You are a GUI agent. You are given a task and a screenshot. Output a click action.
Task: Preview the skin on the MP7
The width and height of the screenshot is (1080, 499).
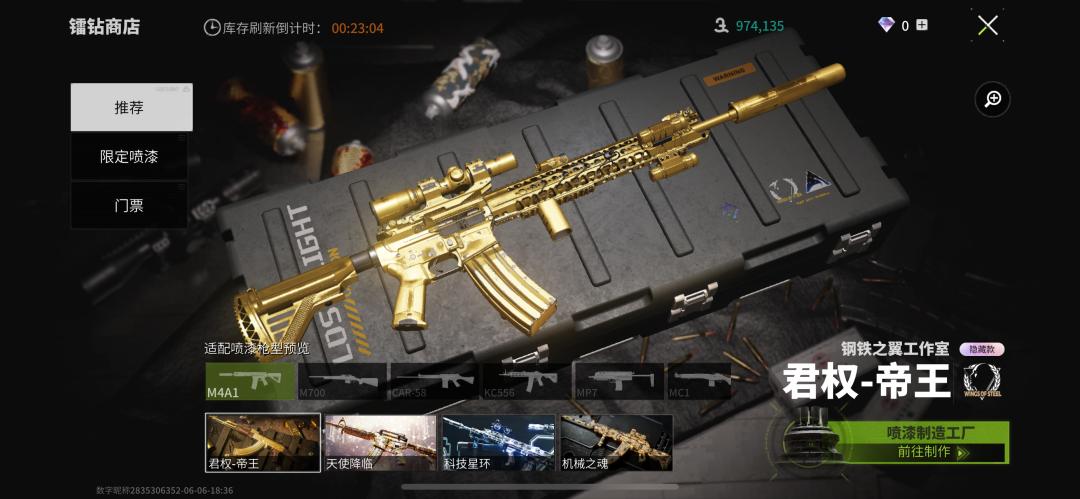[618, 381]
